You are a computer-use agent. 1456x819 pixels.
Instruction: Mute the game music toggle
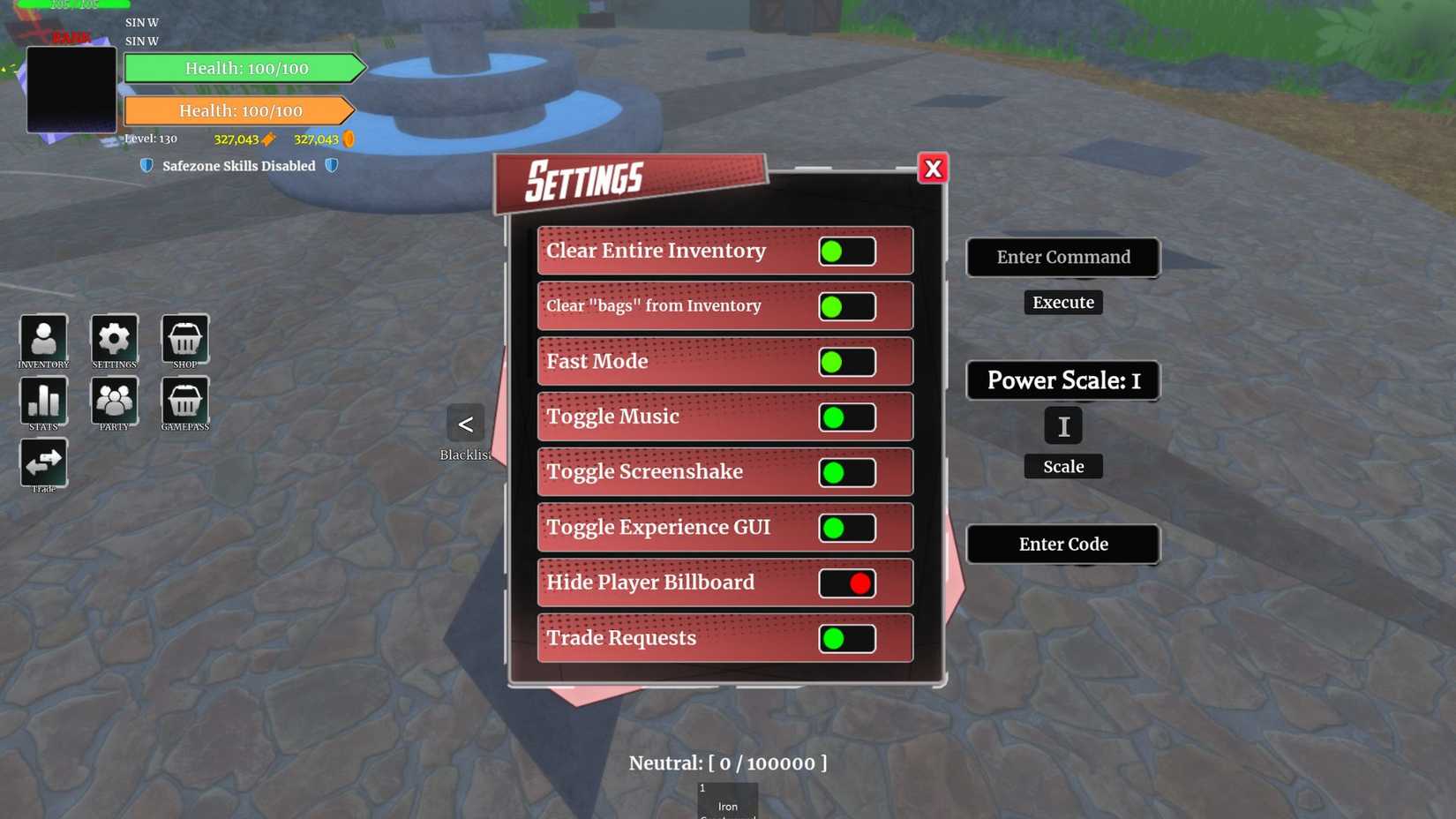click(844, 417)
